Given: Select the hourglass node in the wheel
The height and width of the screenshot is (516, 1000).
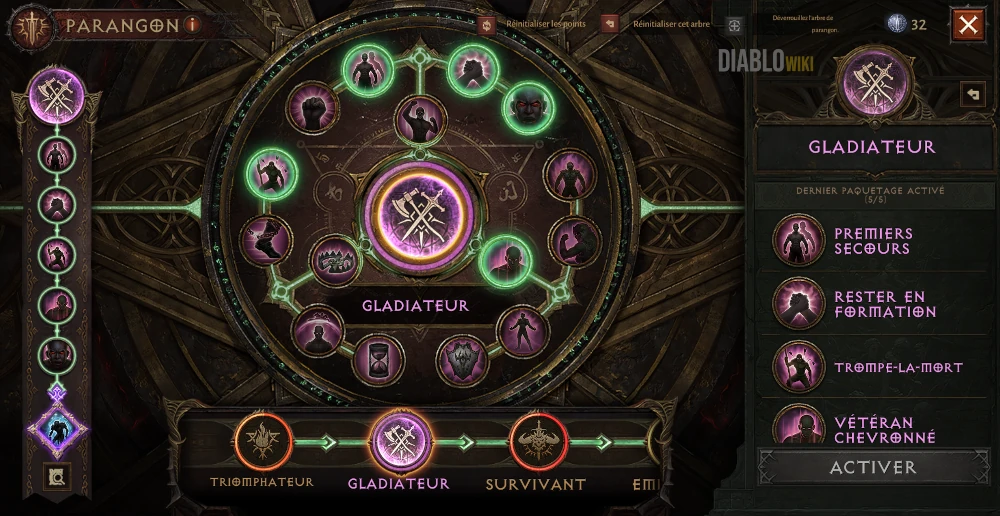Looking at the screenshot, I should (x=378, y=358).
